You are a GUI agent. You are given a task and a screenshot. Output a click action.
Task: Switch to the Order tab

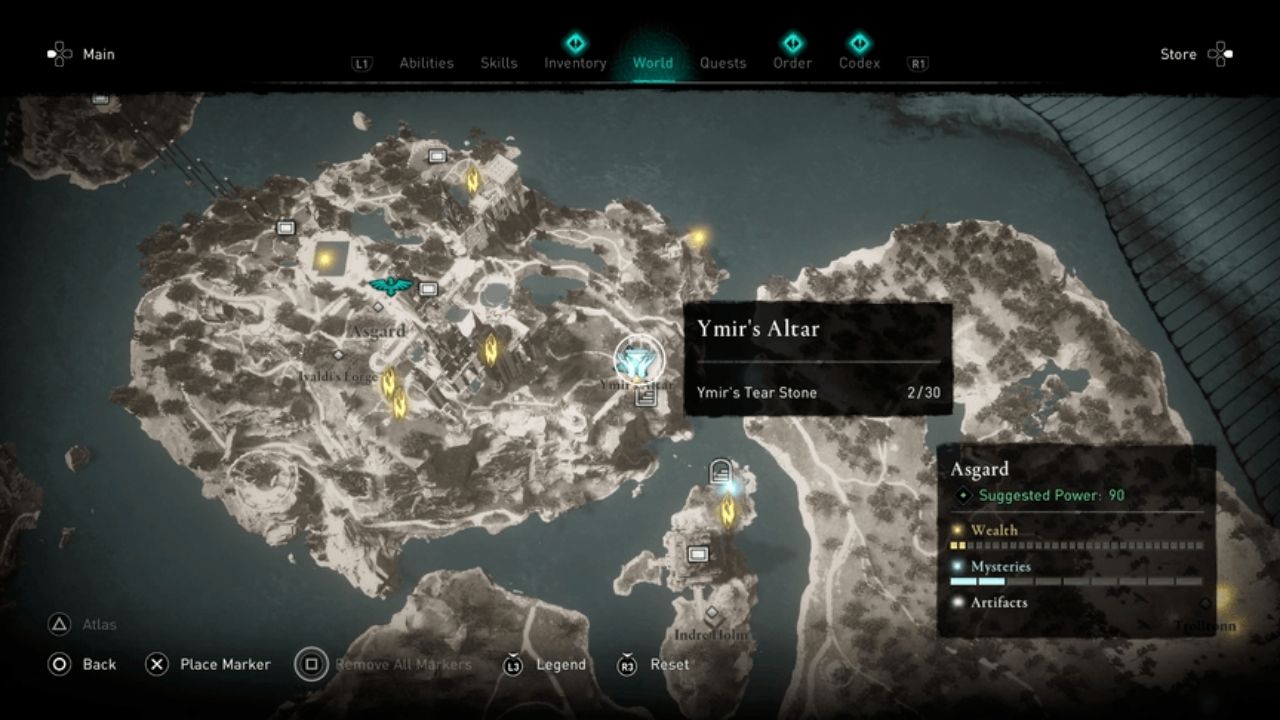[791, 63]
